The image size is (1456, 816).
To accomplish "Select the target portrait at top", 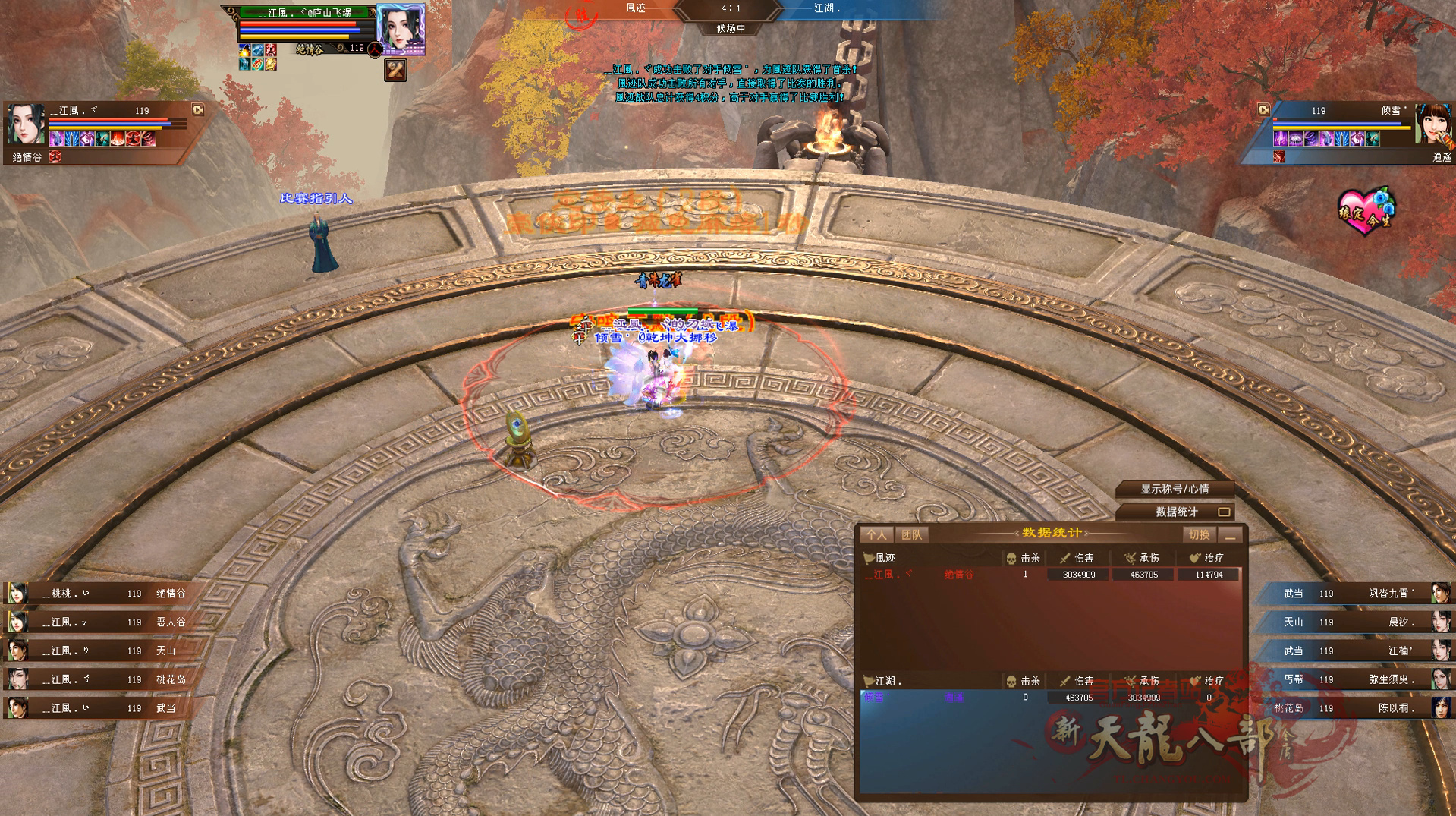I will [x=401, y=29].
